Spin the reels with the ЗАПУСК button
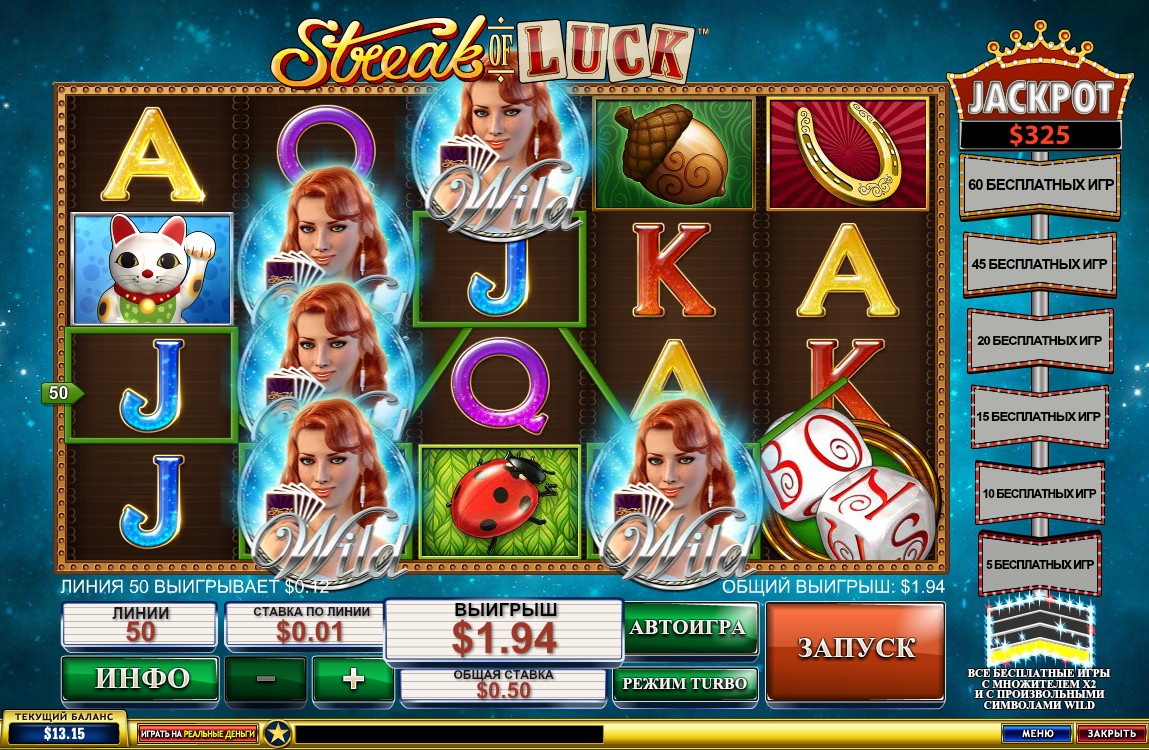This screenshot has width=1149, height=750. click(x=855, y=648)
